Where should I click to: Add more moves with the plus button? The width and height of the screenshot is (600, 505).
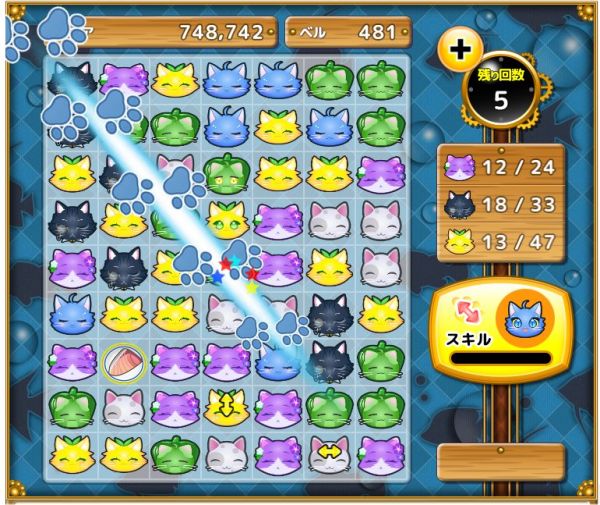click(460, 48)
